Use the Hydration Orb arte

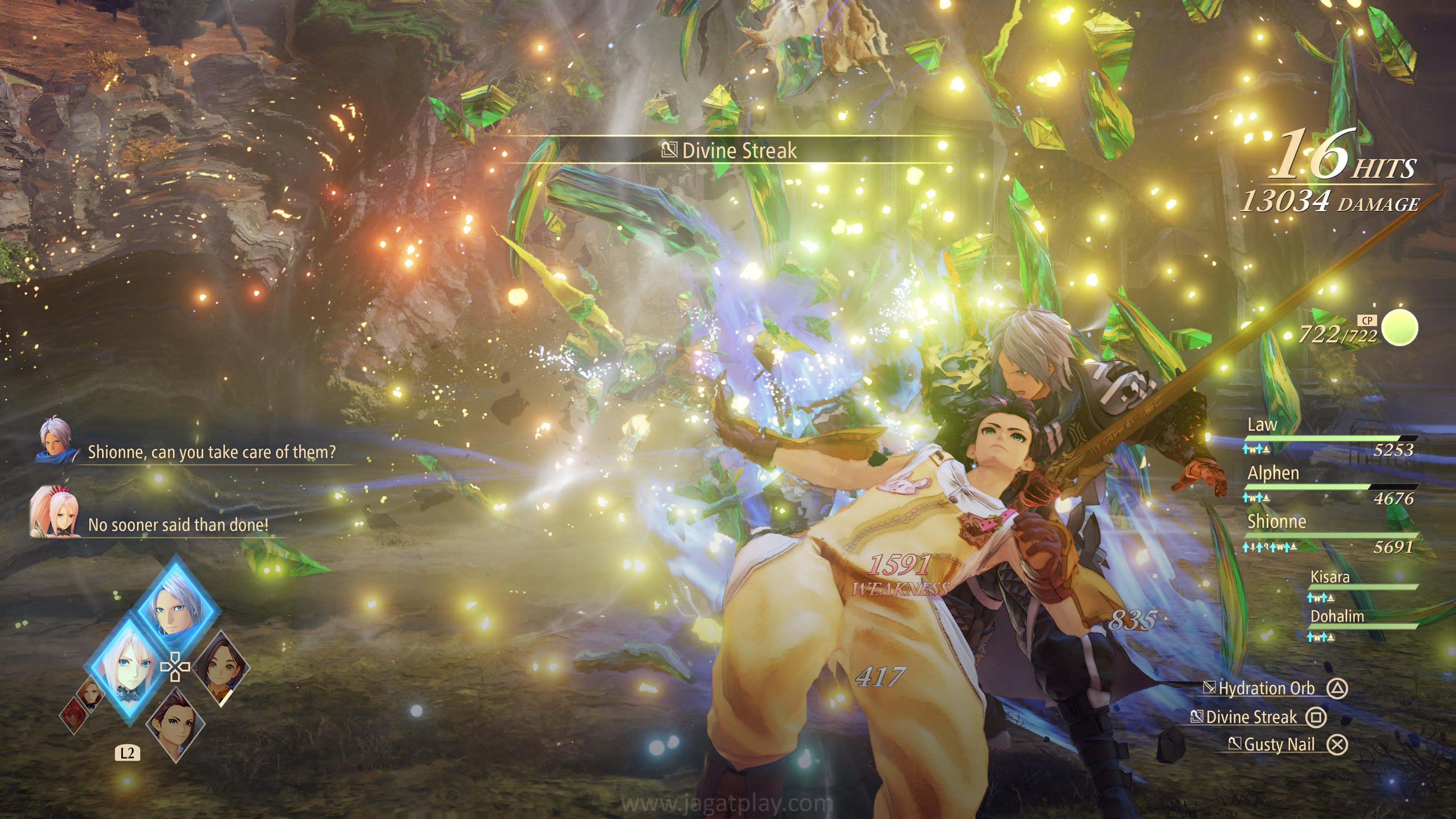click(1266, 689)
